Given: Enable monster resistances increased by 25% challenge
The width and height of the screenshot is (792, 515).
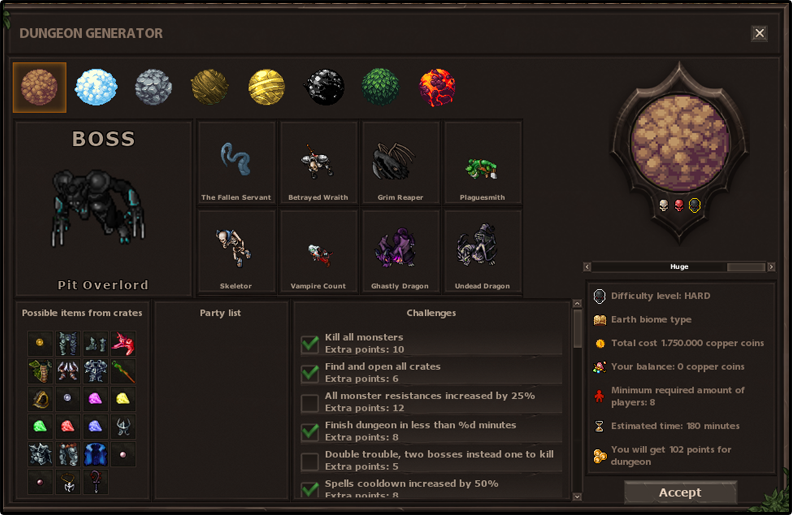Looking at the screenshot, I should pos(310,402).
